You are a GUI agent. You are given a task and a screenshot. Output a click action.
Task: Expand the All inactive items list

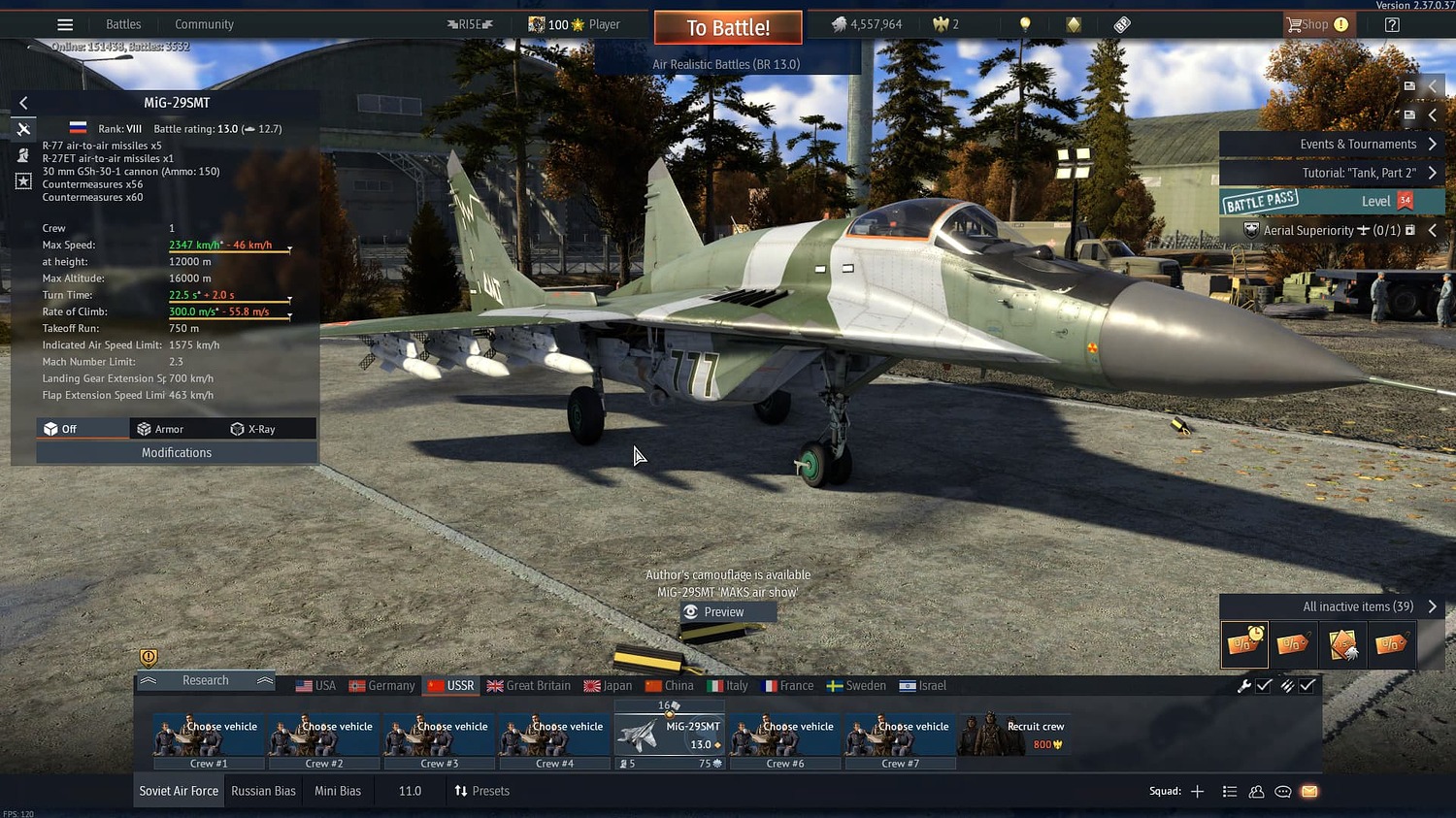pyautogui.click(x=1431, y=606)
